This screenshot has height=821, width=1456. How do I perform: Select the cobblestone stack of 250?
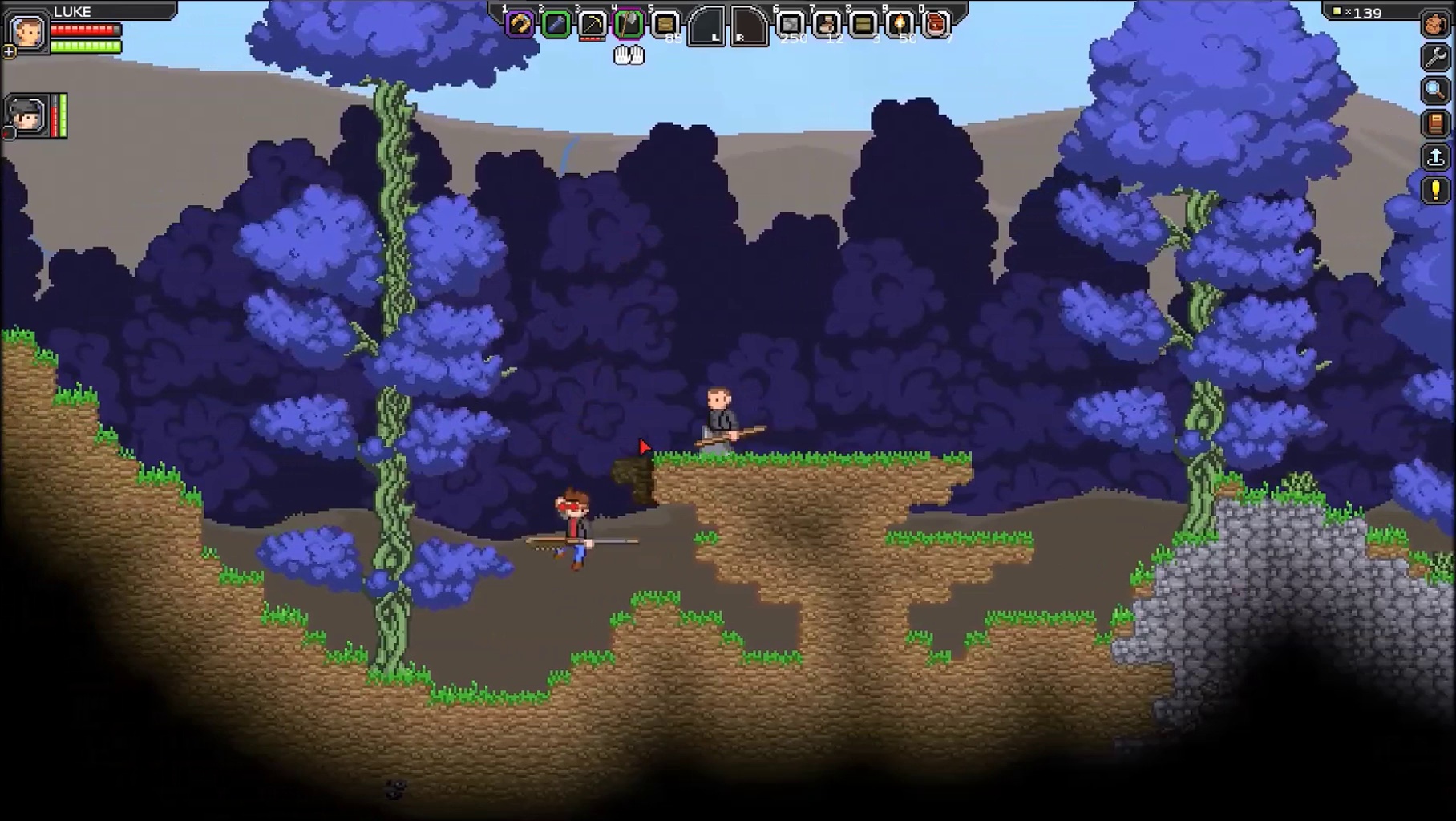[x=790, y=25]
